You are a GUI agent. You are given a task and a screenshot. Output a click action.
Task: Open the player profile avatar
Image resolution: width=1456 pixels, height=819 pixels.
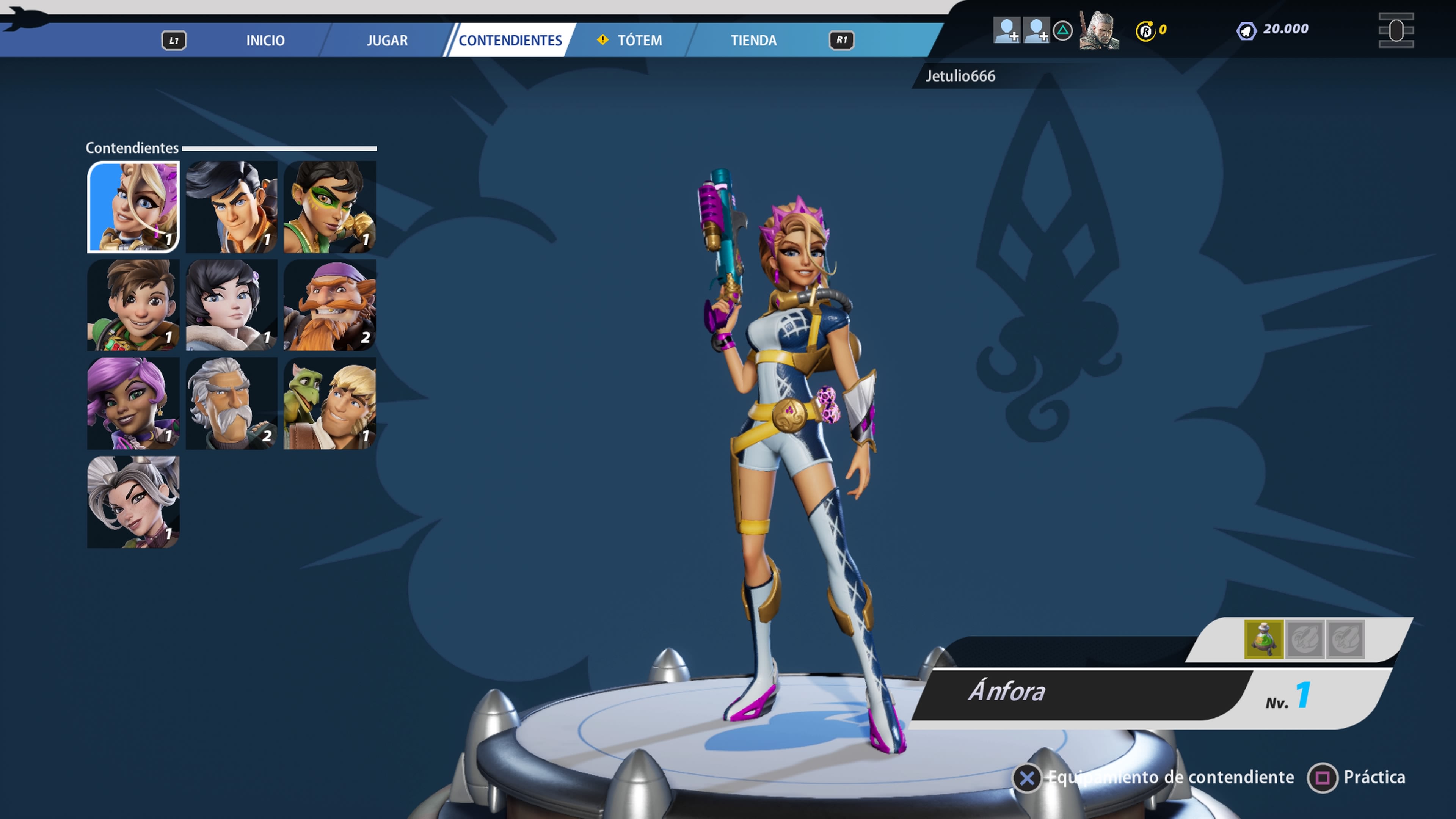click(1099, 30)
